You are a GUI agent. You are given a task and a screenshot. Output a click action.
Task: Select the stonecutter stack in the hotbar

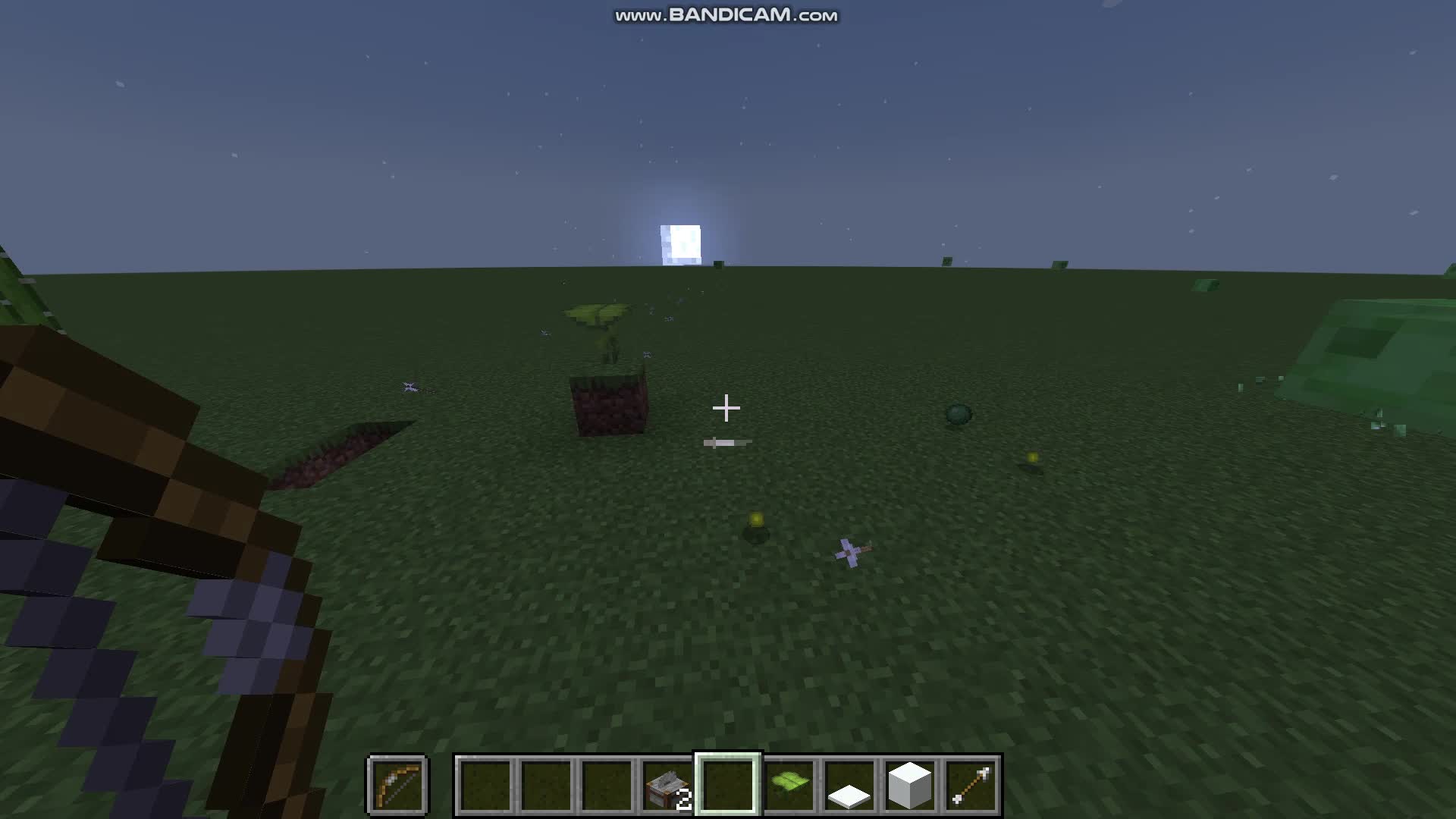(x=667, y=787)
